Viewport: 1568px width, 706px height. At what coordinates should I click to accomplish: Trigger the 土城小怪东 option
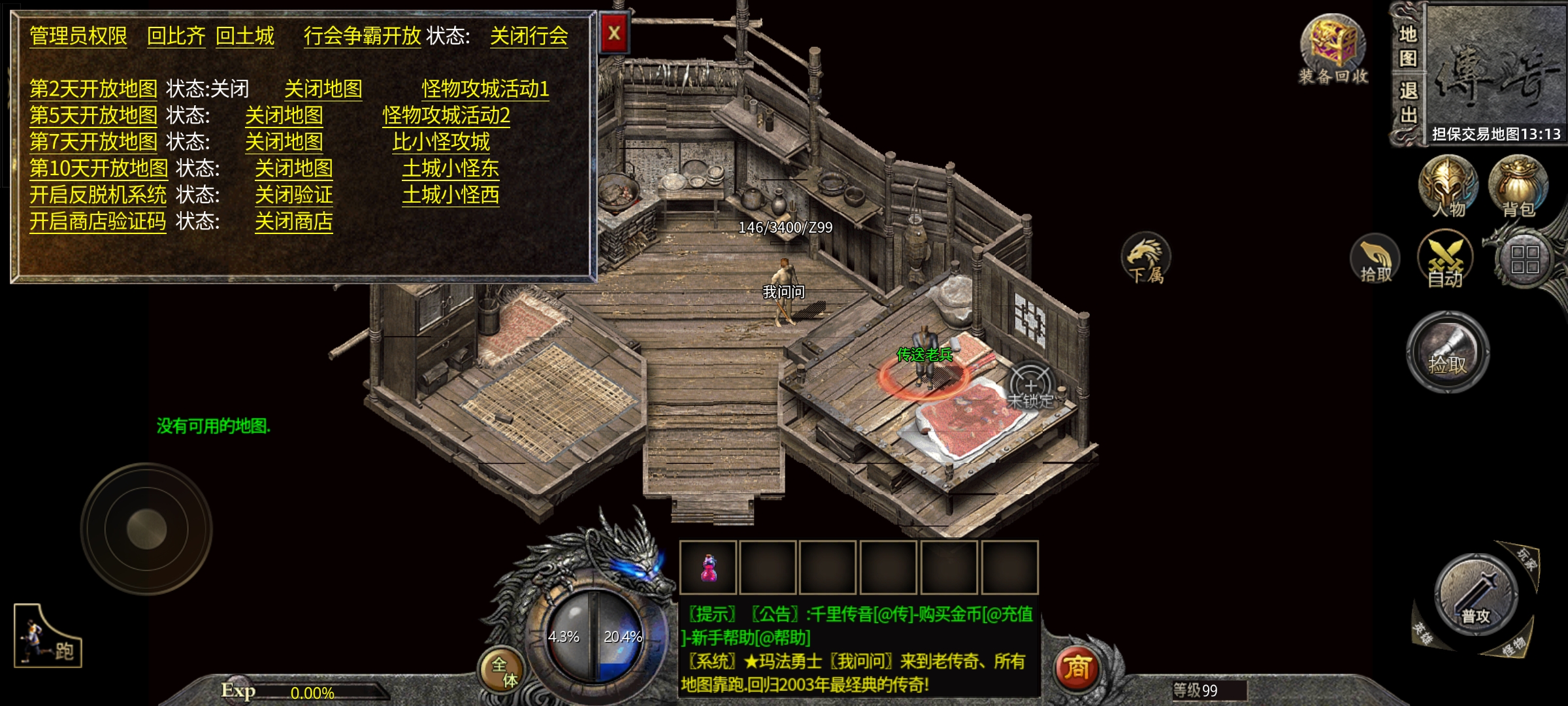coord(450,169)
